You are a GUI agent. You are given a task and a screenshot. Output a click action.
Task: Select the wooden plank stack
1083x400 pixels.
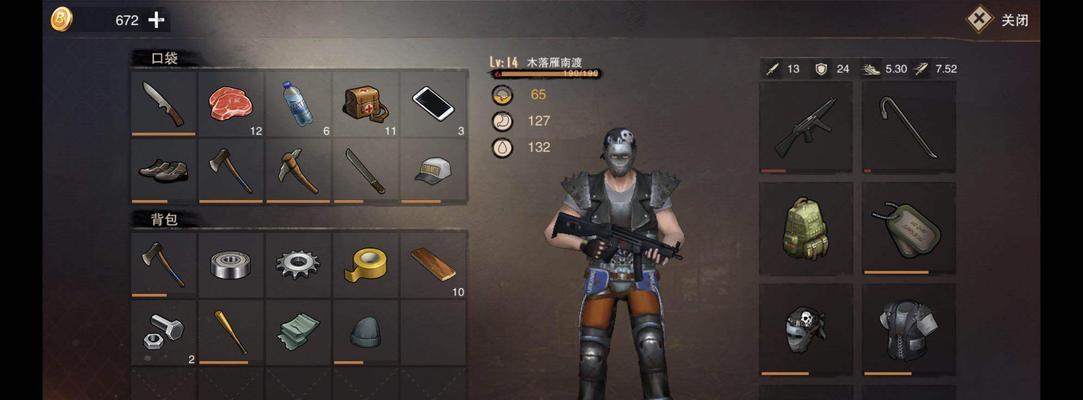pos(433,264)
